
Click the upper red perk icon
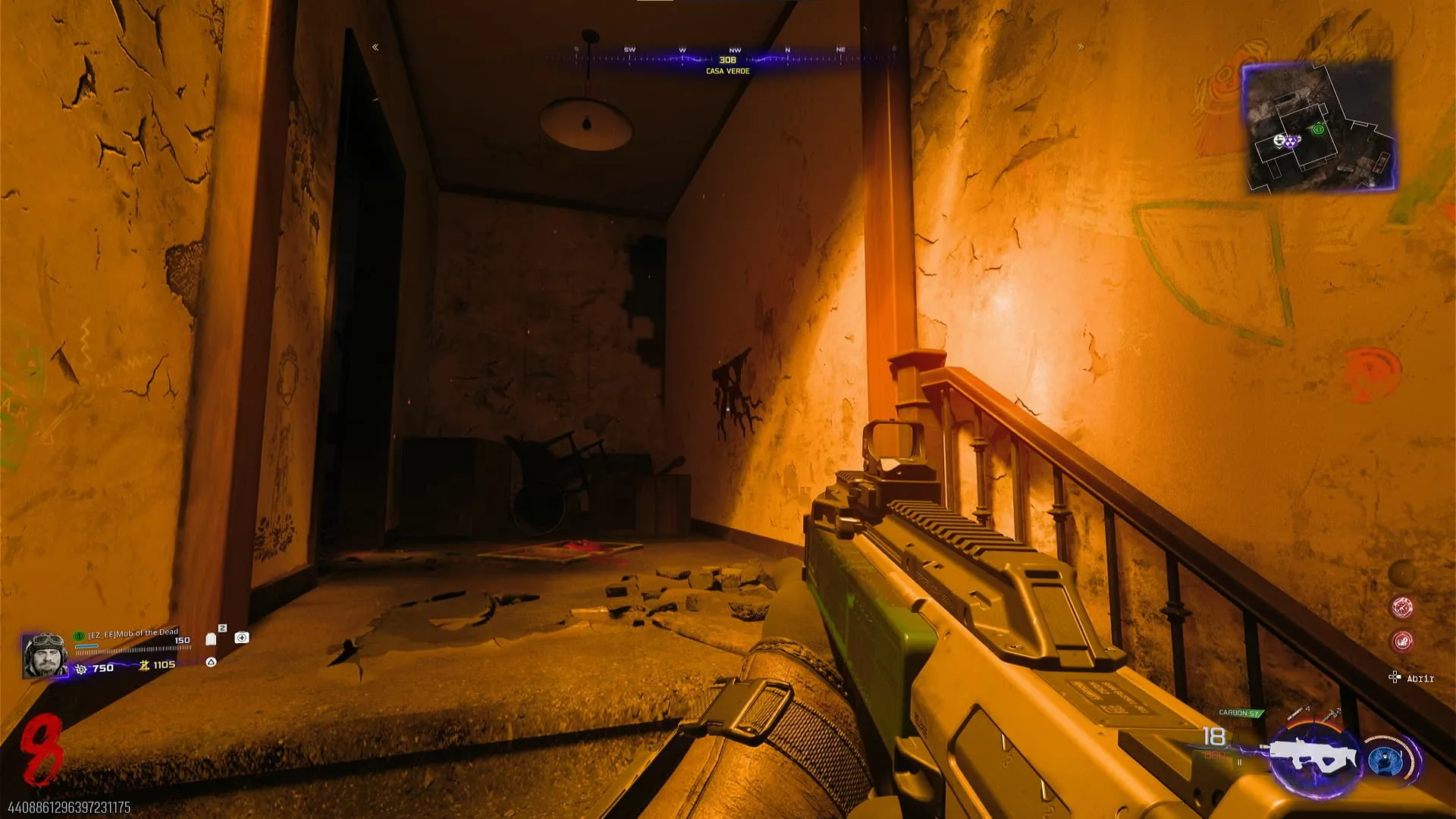pyautogui.click(x=1401, y=607)
